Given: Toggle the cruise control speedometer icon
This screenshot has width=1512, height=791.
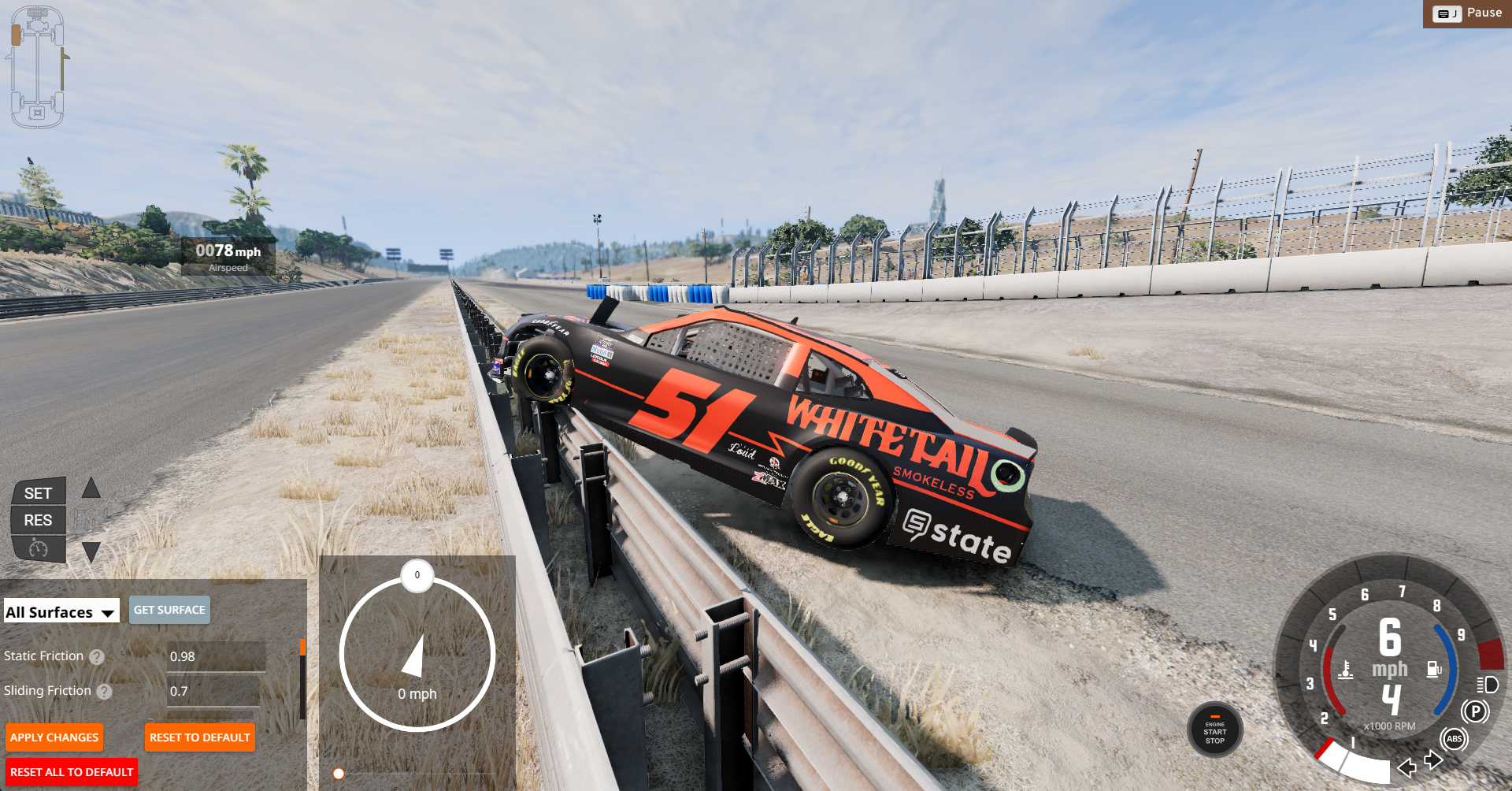Looking at the screenshot, I should point(38,548).
